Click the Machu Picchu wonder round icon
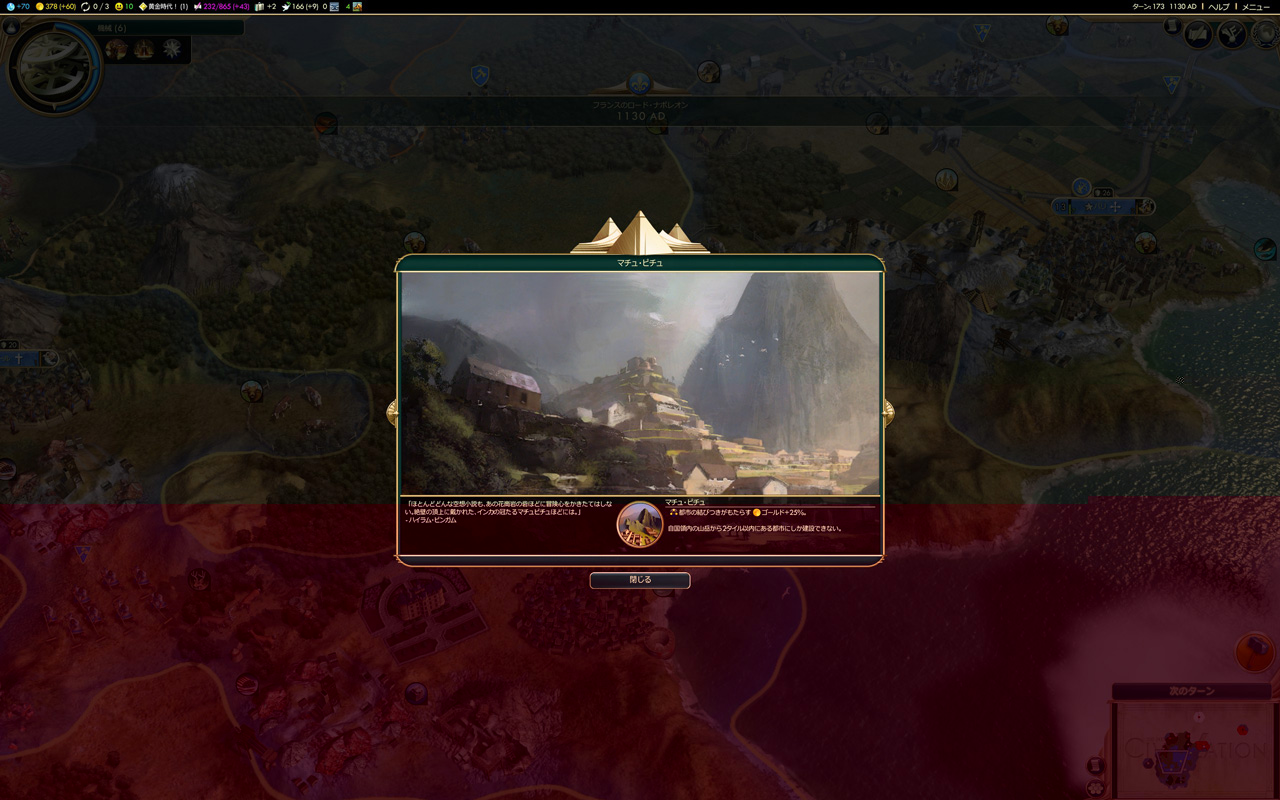Screen dimensions: 1280x800 tap(640, 524)
